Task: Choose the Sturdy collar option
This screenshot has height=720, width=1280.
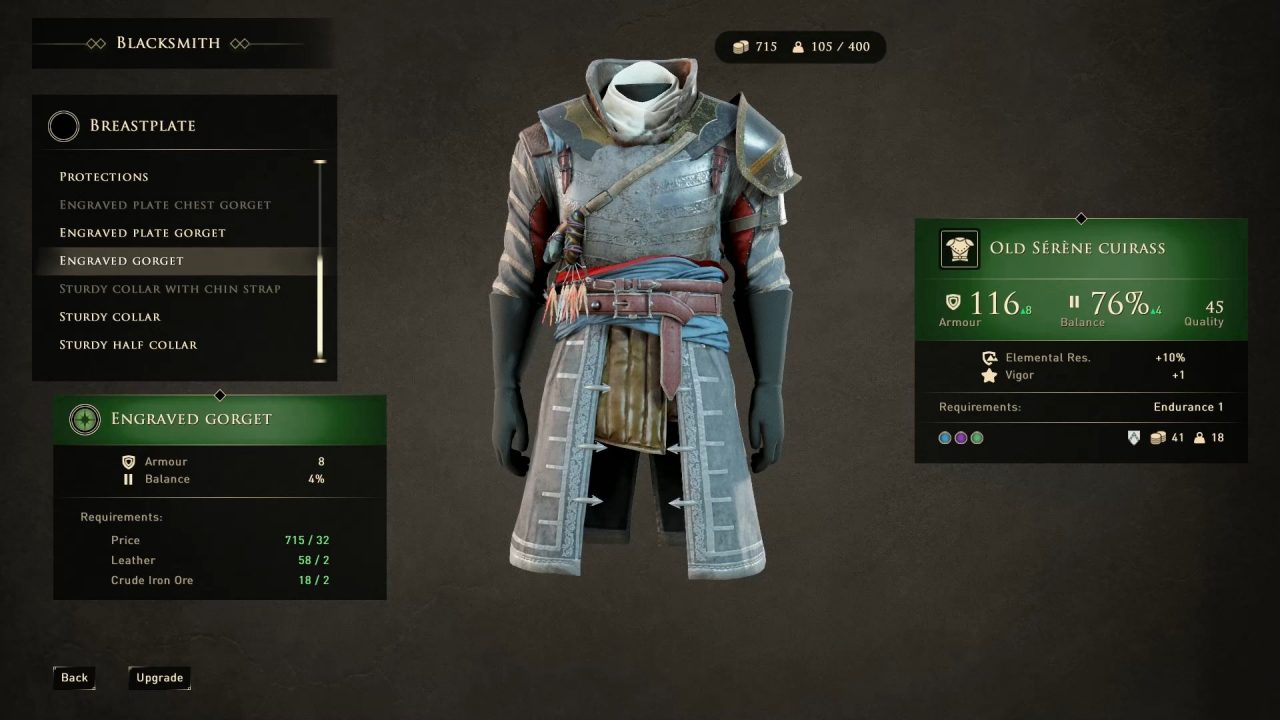Action: click(110, 317)
